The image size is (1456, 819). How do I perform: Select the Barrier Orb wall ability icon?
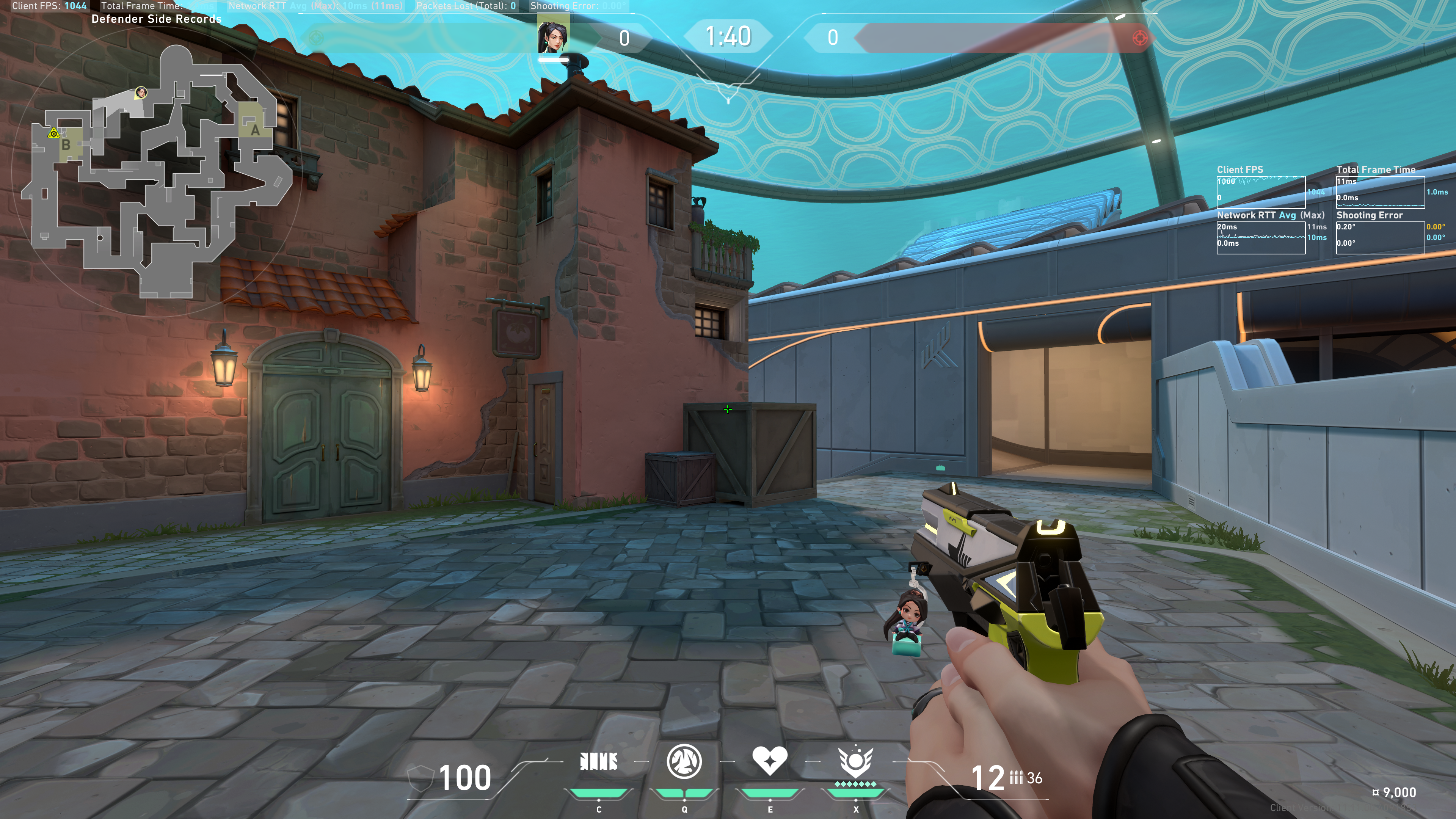point(599,762)
